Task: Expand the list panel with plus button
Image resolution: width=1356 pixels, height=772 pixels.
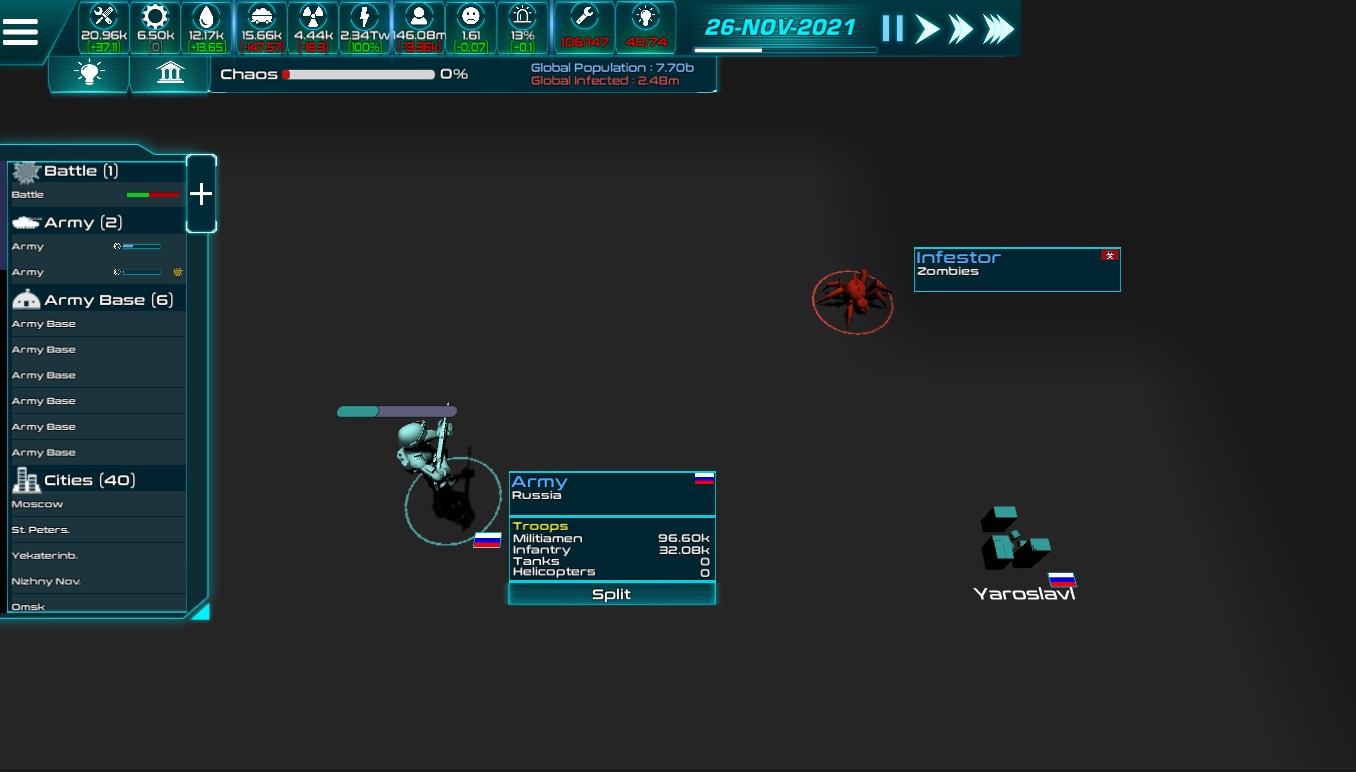Action: pos(201,194)
